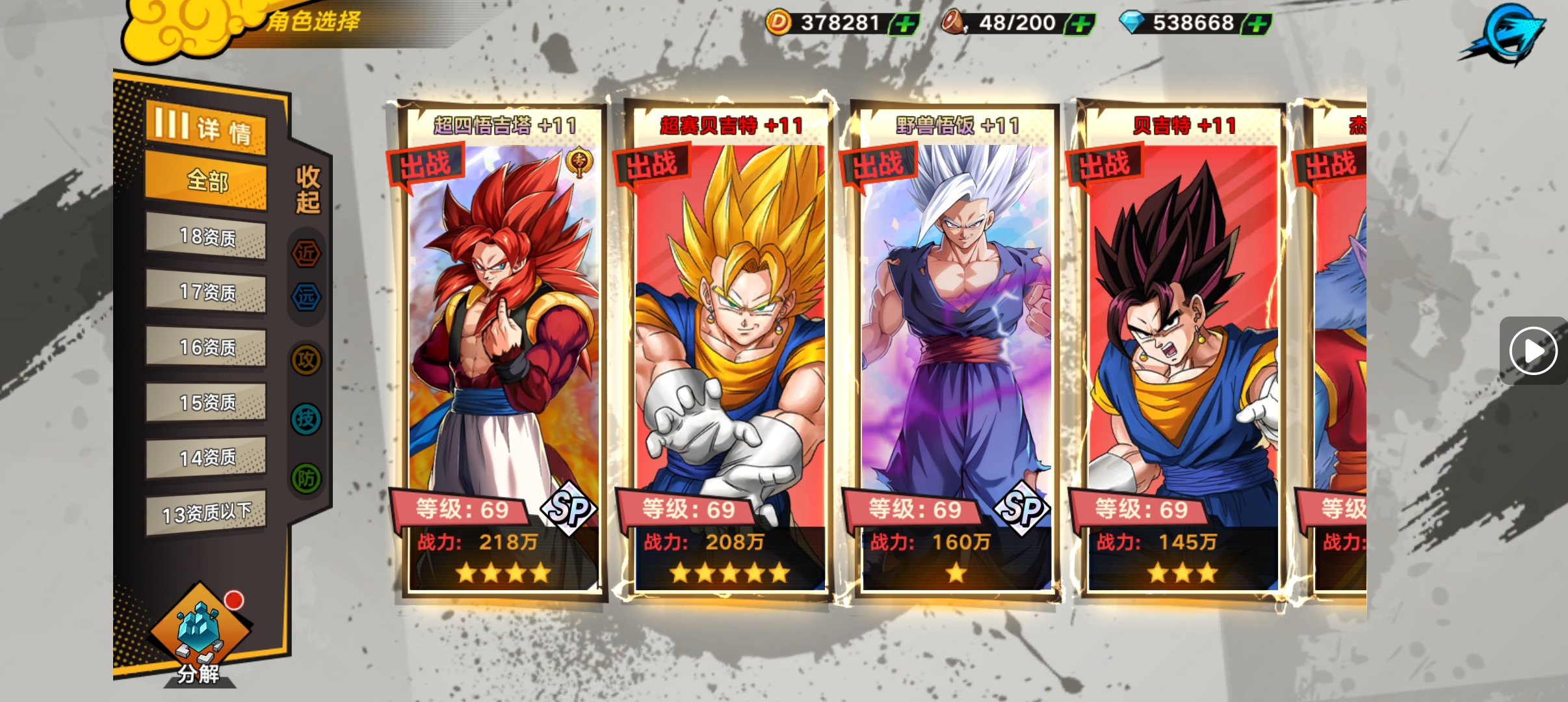Select the 14资质 filter

pyautogui.click(x=206, y=458)
